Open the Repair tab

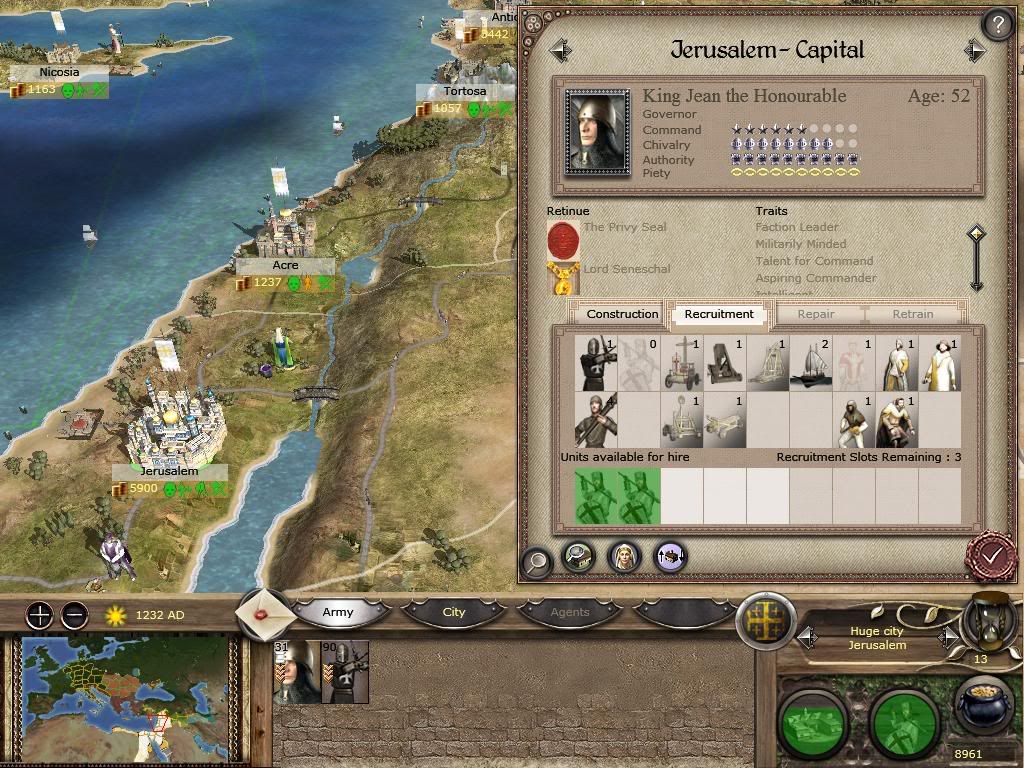coord(816,314)
